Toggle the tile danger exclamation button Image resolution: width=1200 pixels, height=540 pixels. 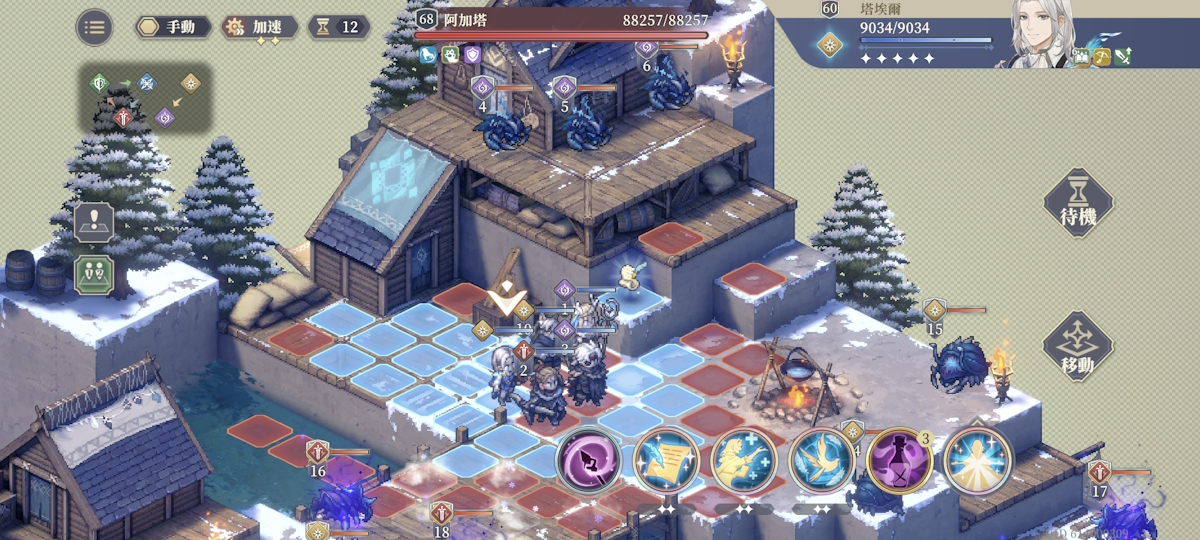pyautogui.click(x=94, y=223)
